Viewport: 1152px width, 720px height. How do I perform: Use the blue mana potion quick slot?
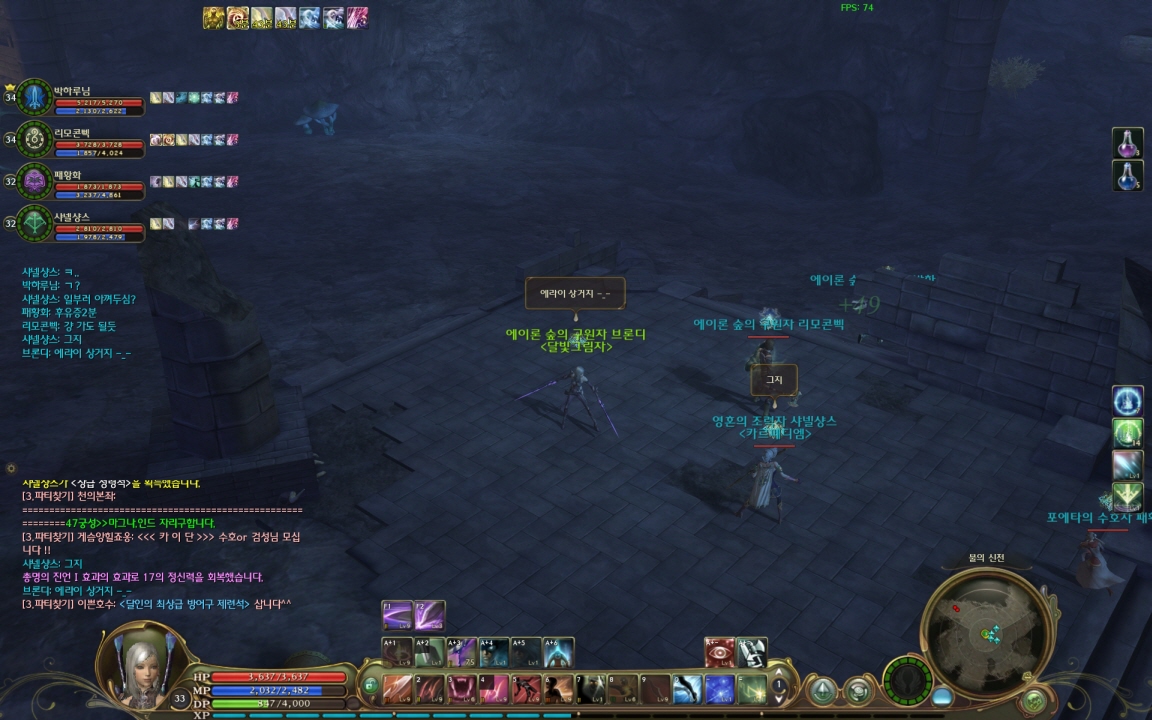pyautogui.click(x=1128, y=176)
